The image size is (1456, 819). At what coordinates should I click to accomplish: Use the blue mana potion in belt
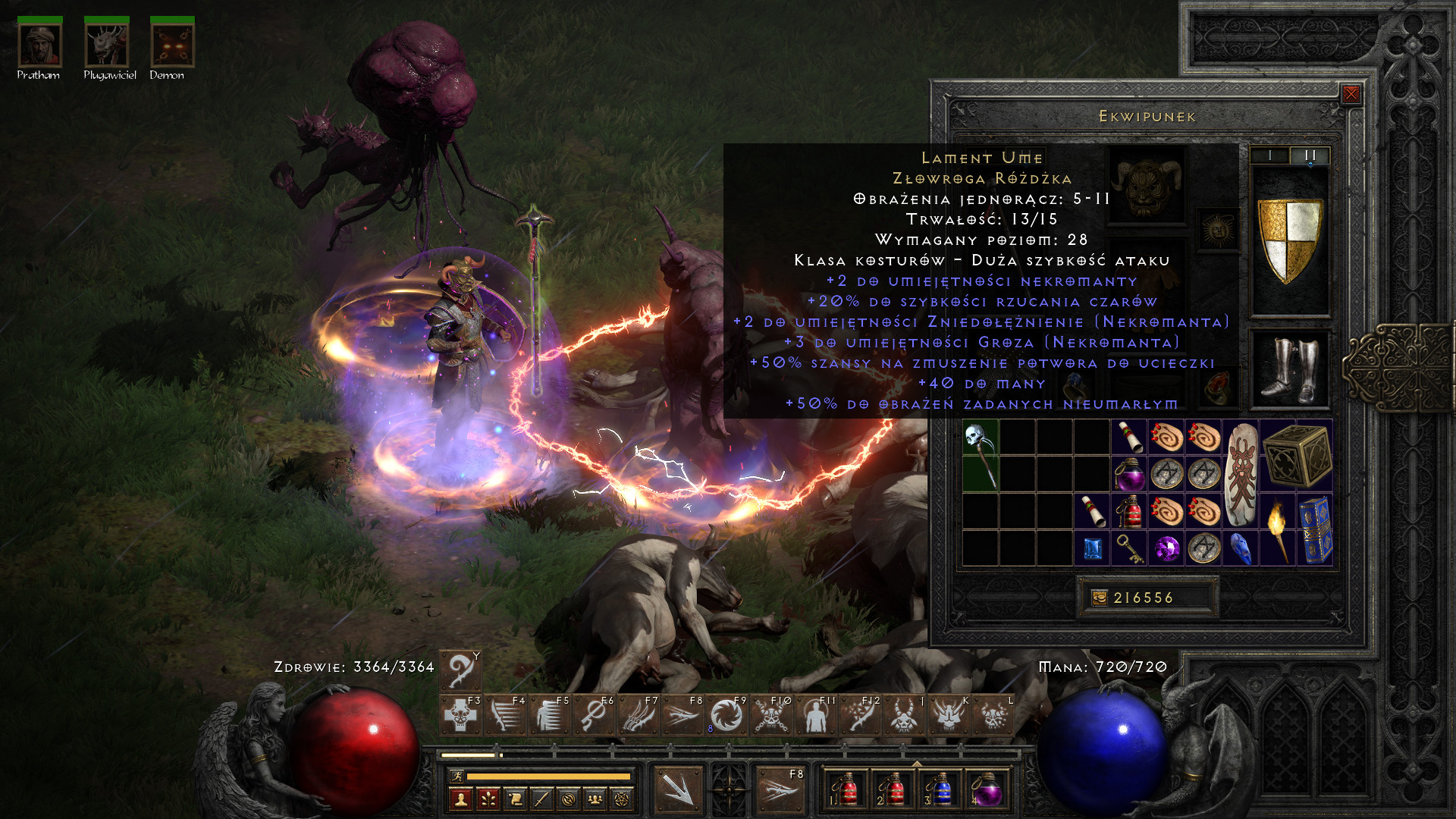940,789
